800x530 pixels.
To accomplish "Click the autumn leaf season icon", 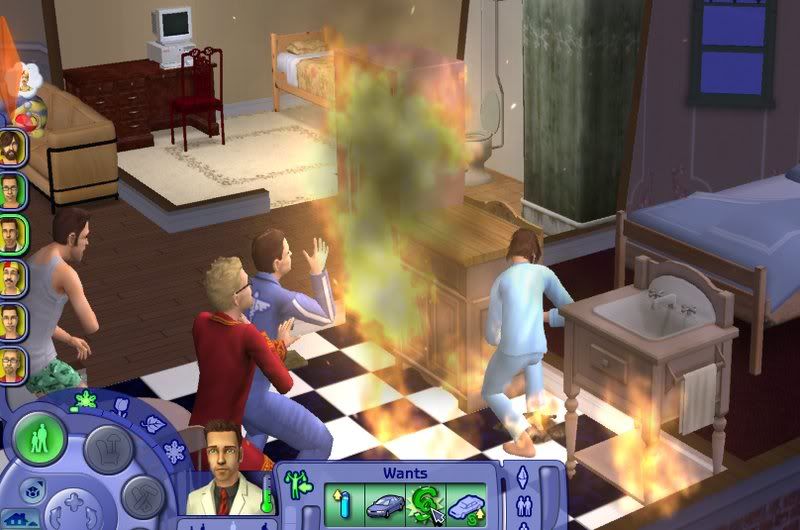I will [154, 424].
